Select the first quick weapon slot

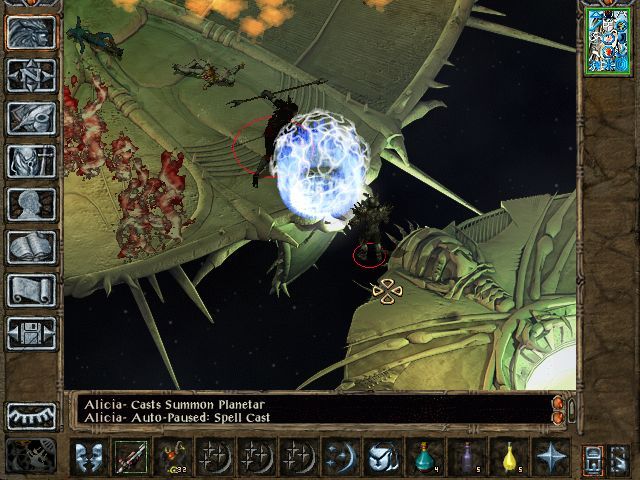coord(130,457)
